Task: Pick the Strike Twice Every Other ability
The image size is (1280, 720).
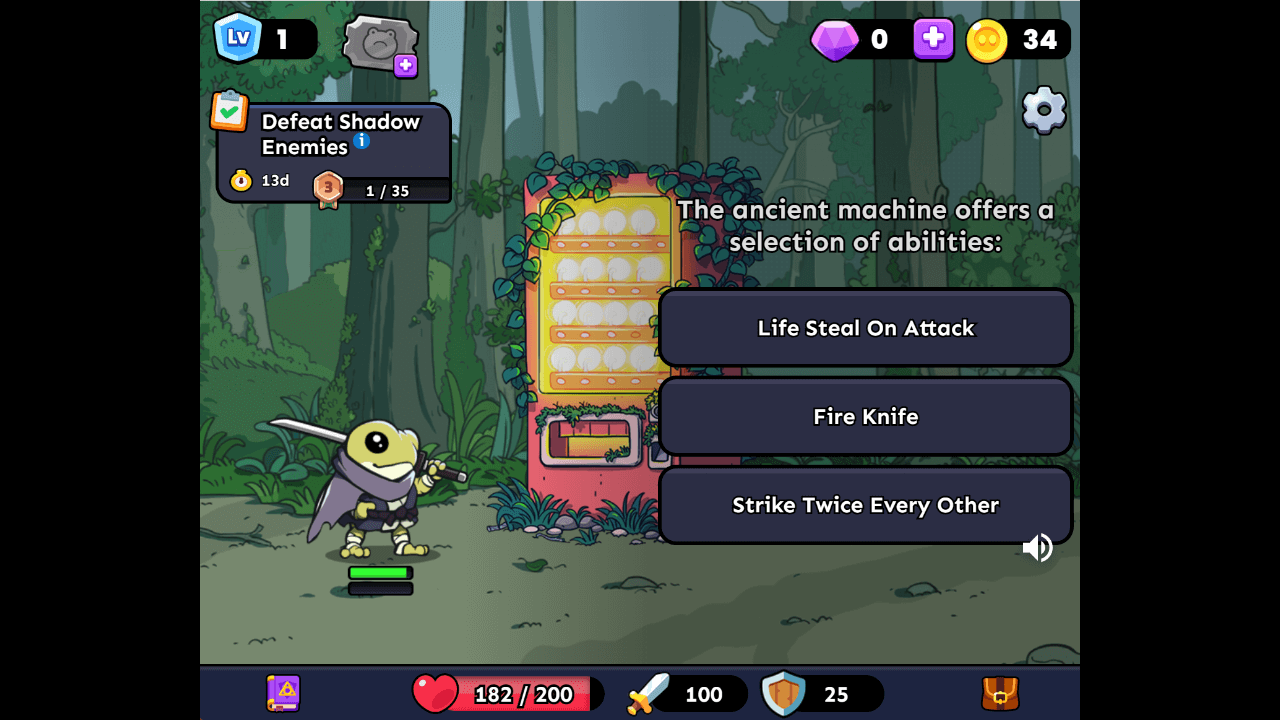Action: [x=865, y=505]
